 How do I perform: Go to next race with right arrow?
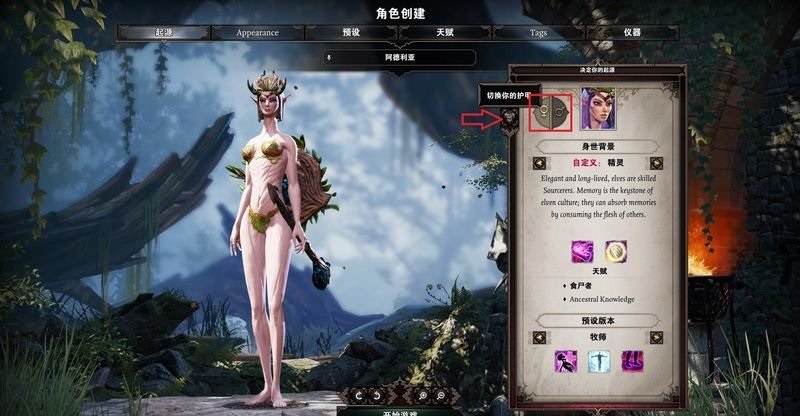[656, 163]
